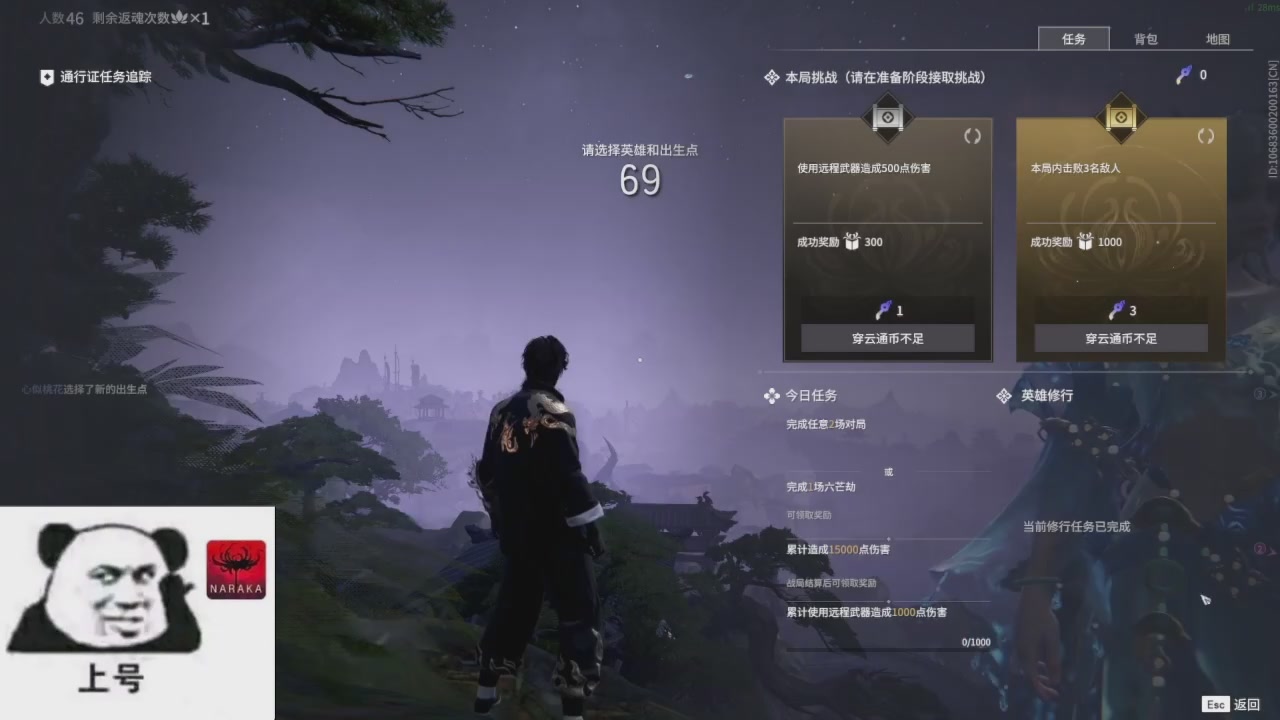Click the refresh icon on right challenge card

click(1204, 136)
